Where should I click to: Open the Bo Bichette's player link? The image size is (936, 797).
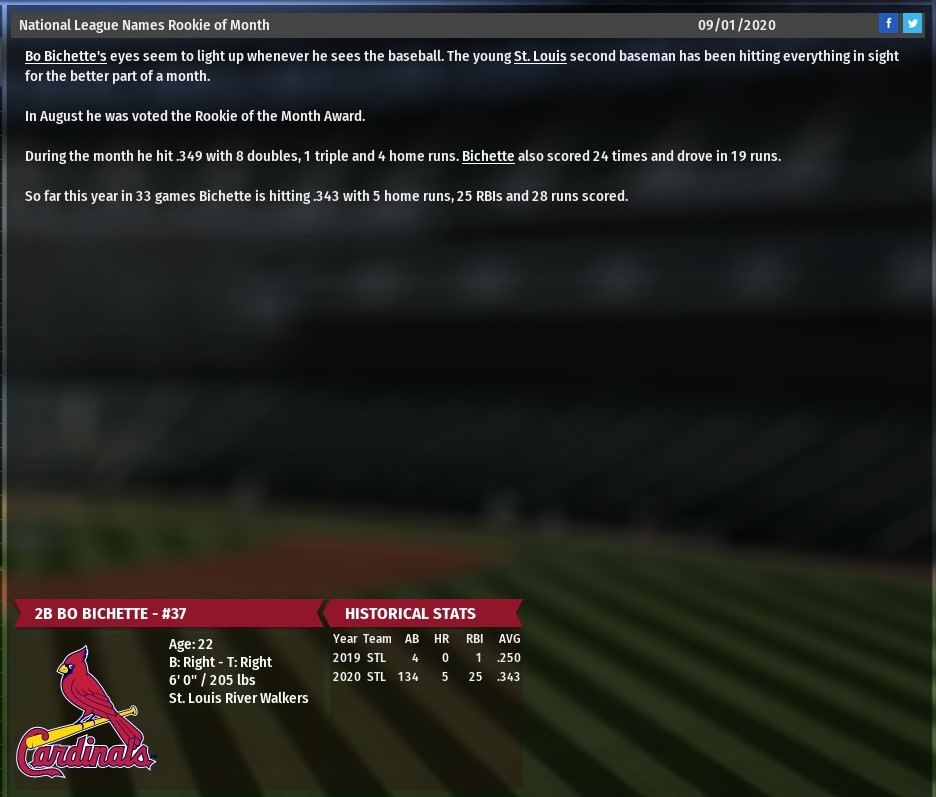pos(65,56)
